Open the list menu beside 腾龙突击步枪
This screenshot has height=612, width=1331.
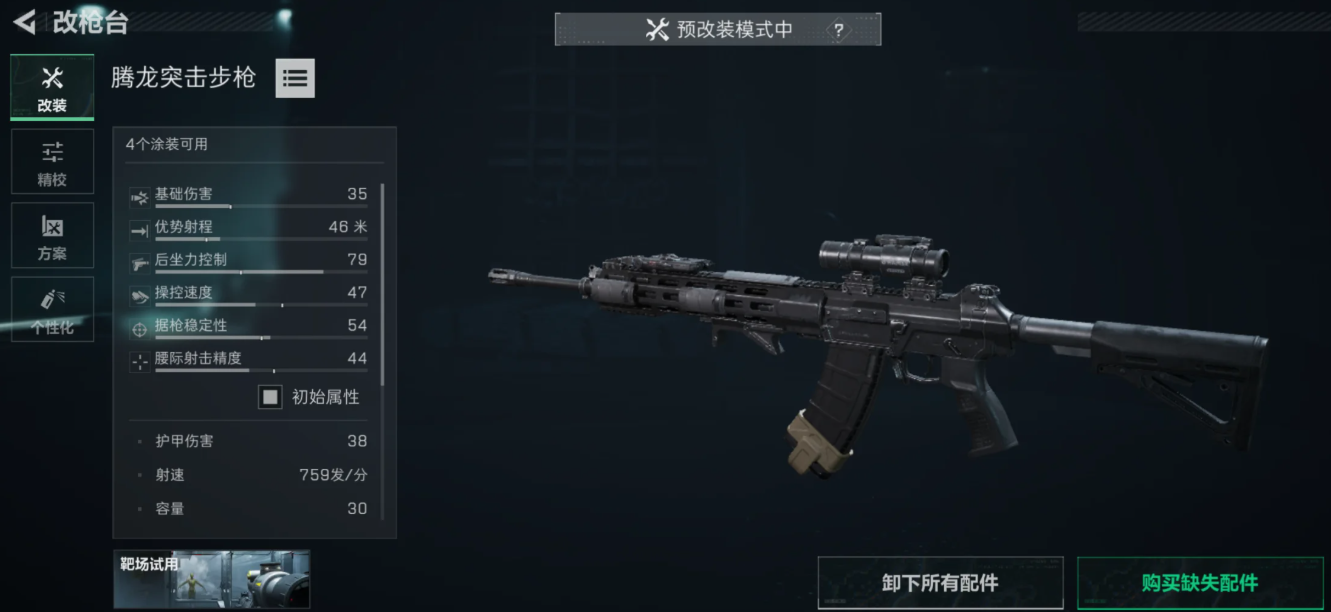pyautogui.click(x=295, y=78)
